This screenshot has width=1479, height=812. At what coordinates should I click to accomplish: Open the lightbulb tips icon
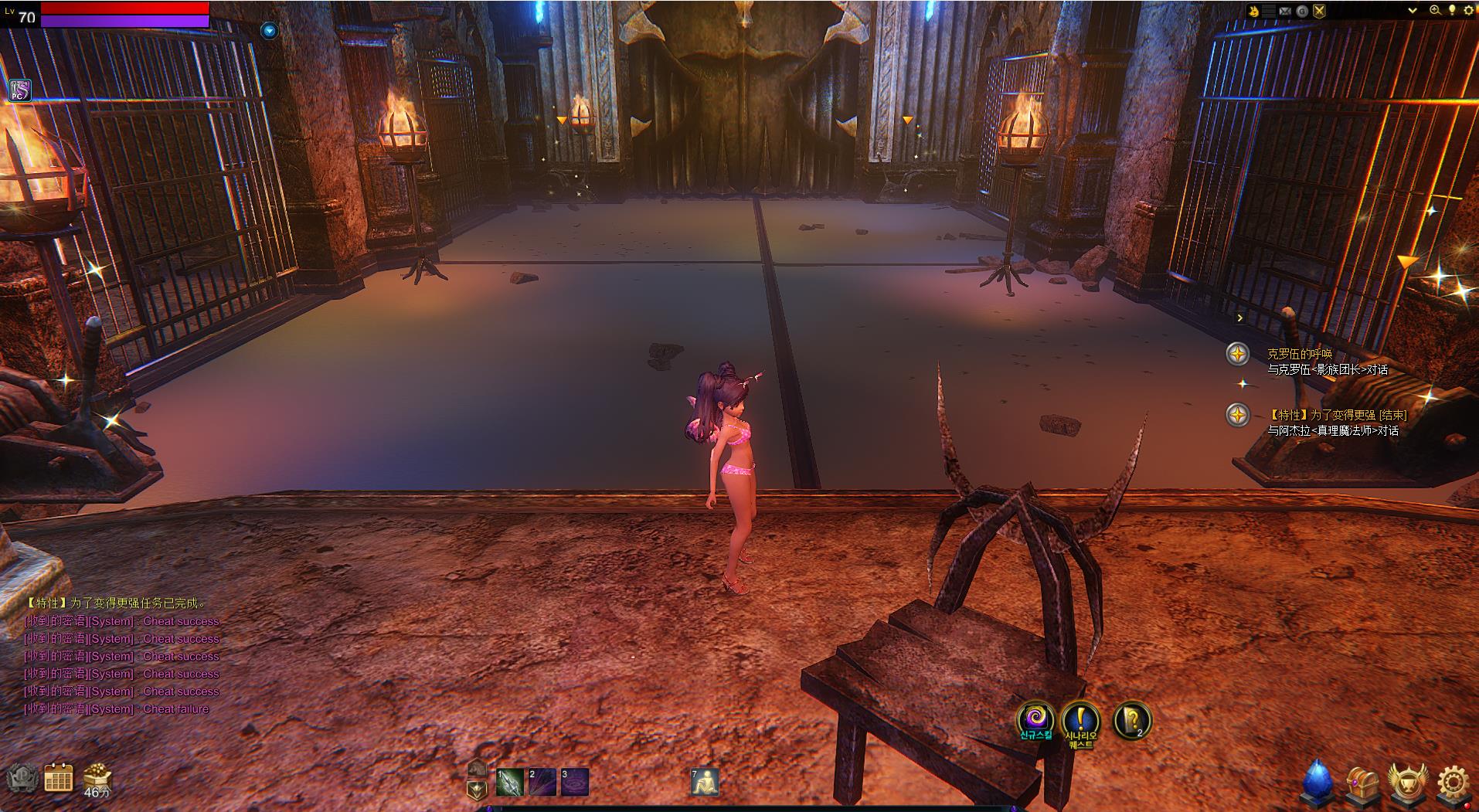pyautogui.click(x=1452, y=11)
